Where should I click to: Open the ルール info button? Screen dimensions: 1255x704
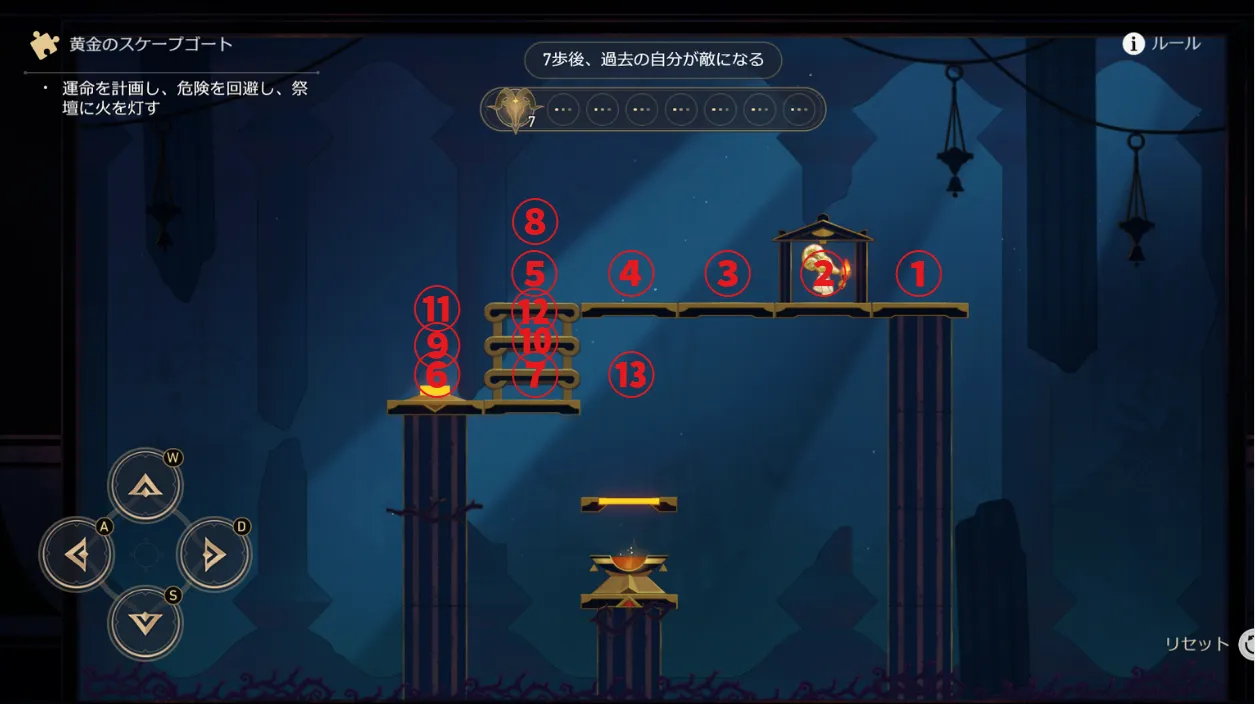[1161, 44]
